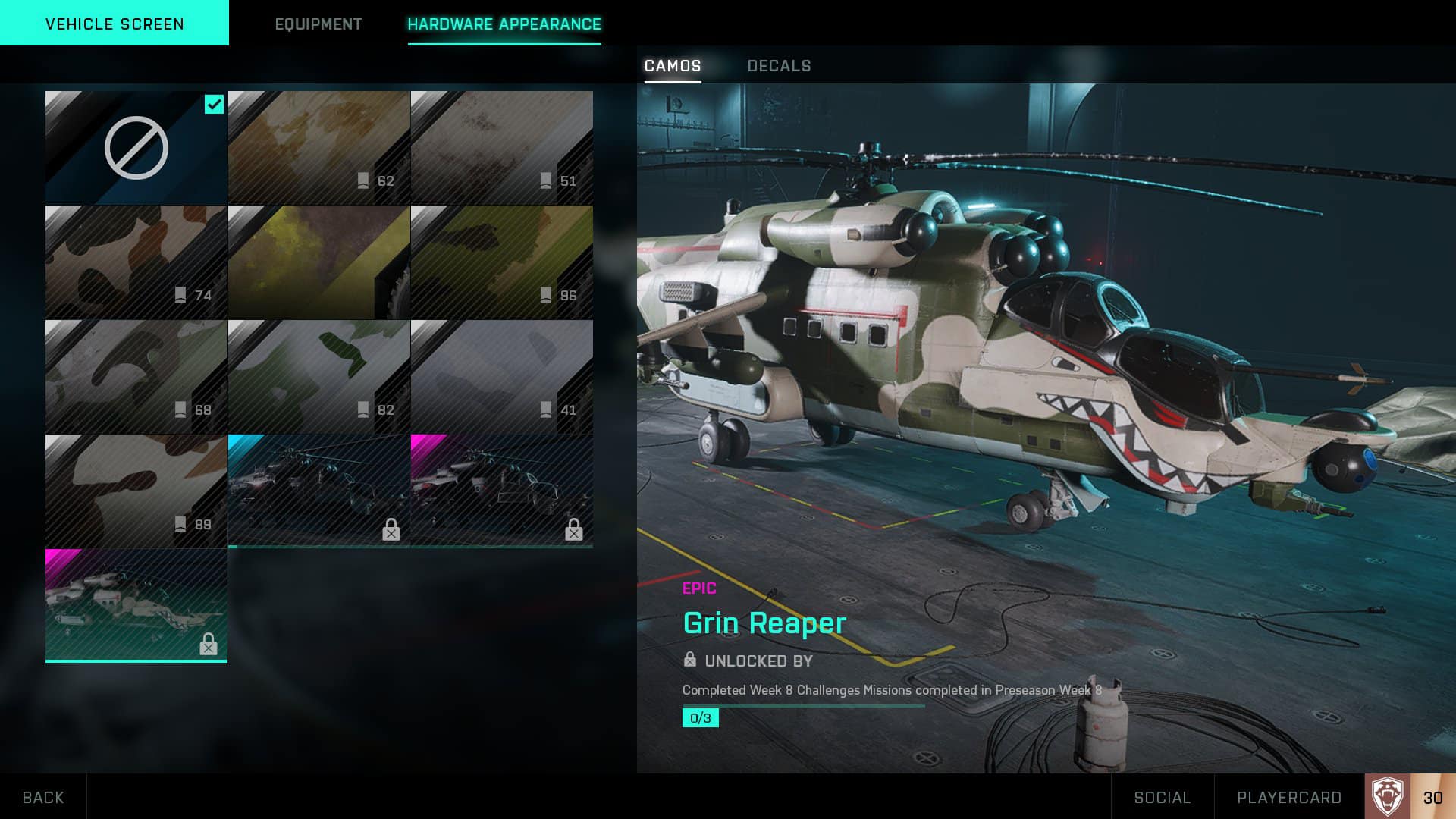Screen dimensions: 1456x819
Task: Open the Vehicle Screen tab
Action: (x=115, y=24)
